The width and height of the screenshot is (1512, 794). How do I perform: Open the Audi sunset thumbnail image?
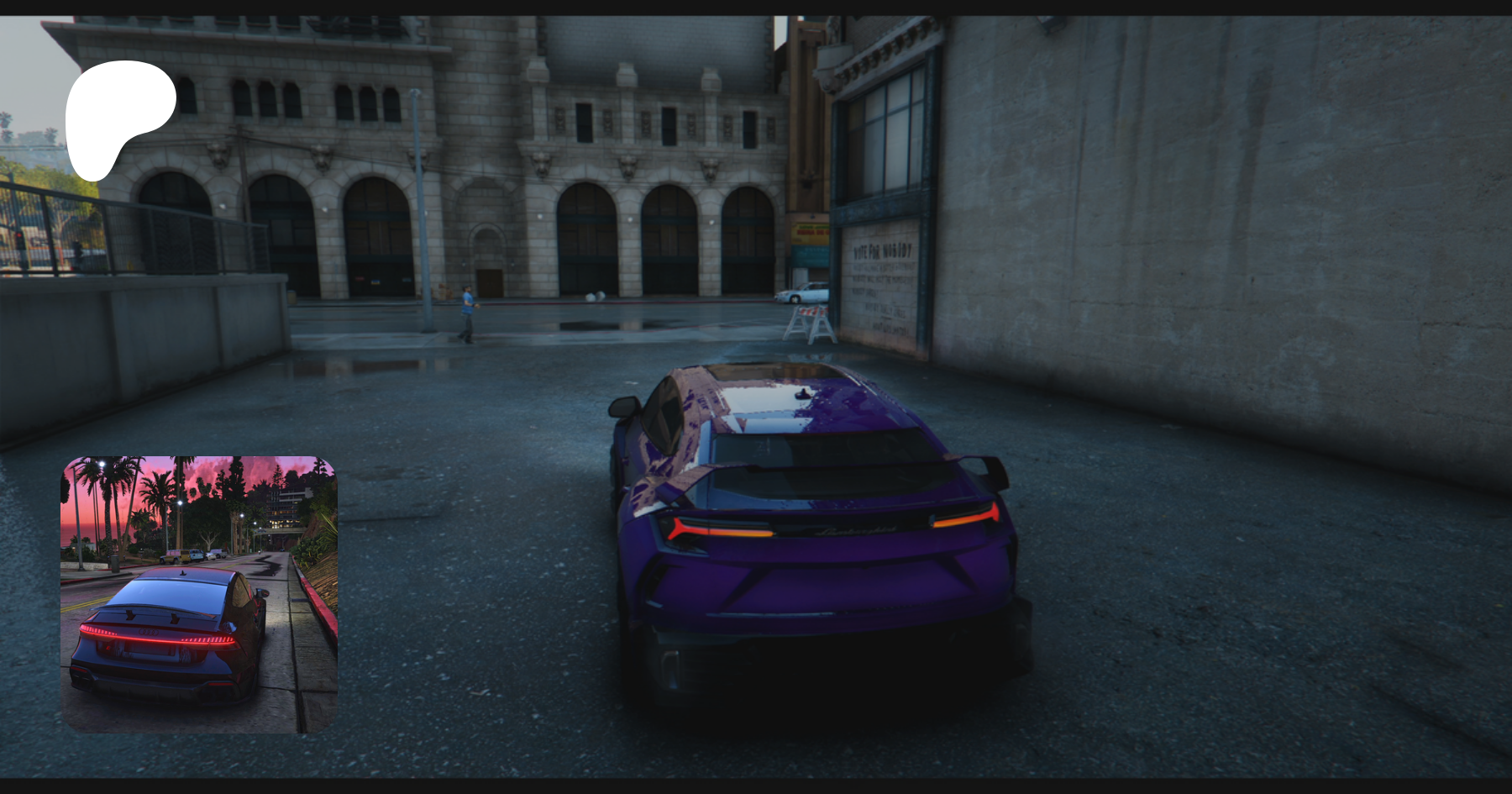coord(199,594)
